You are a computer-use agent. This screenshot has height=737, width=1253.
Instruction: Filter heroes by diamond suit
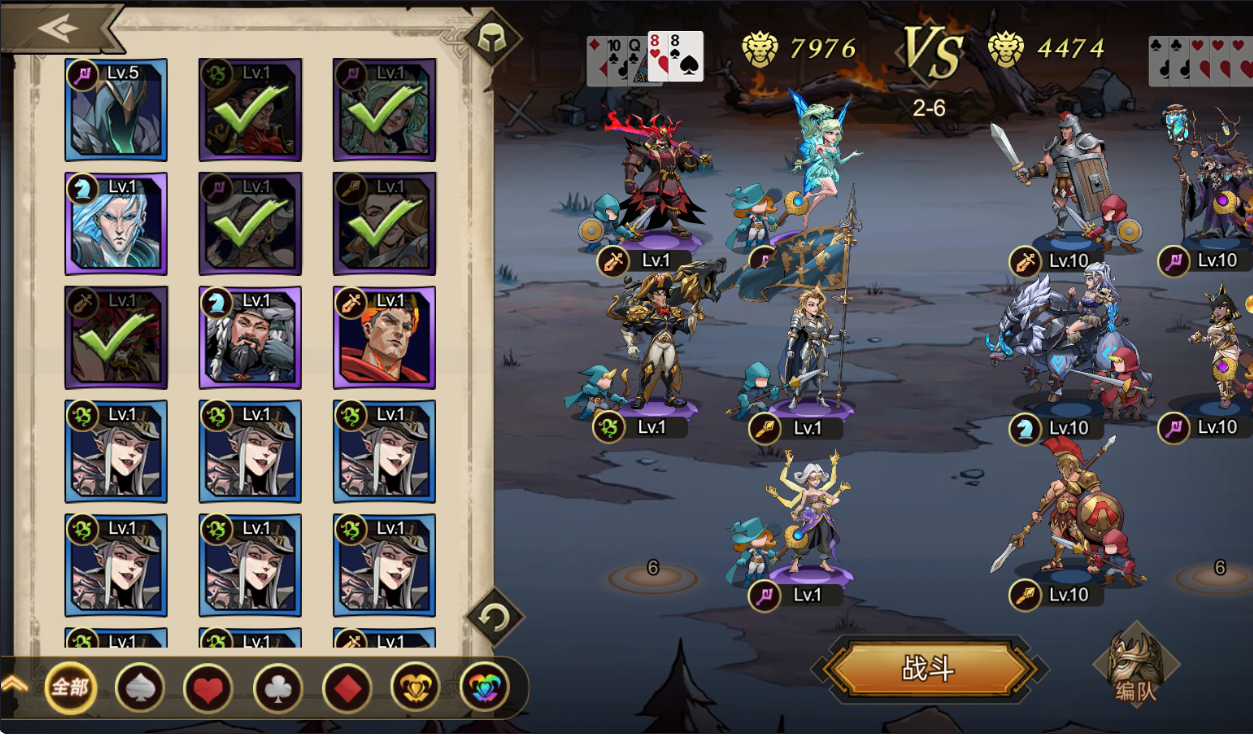(347, 688)
